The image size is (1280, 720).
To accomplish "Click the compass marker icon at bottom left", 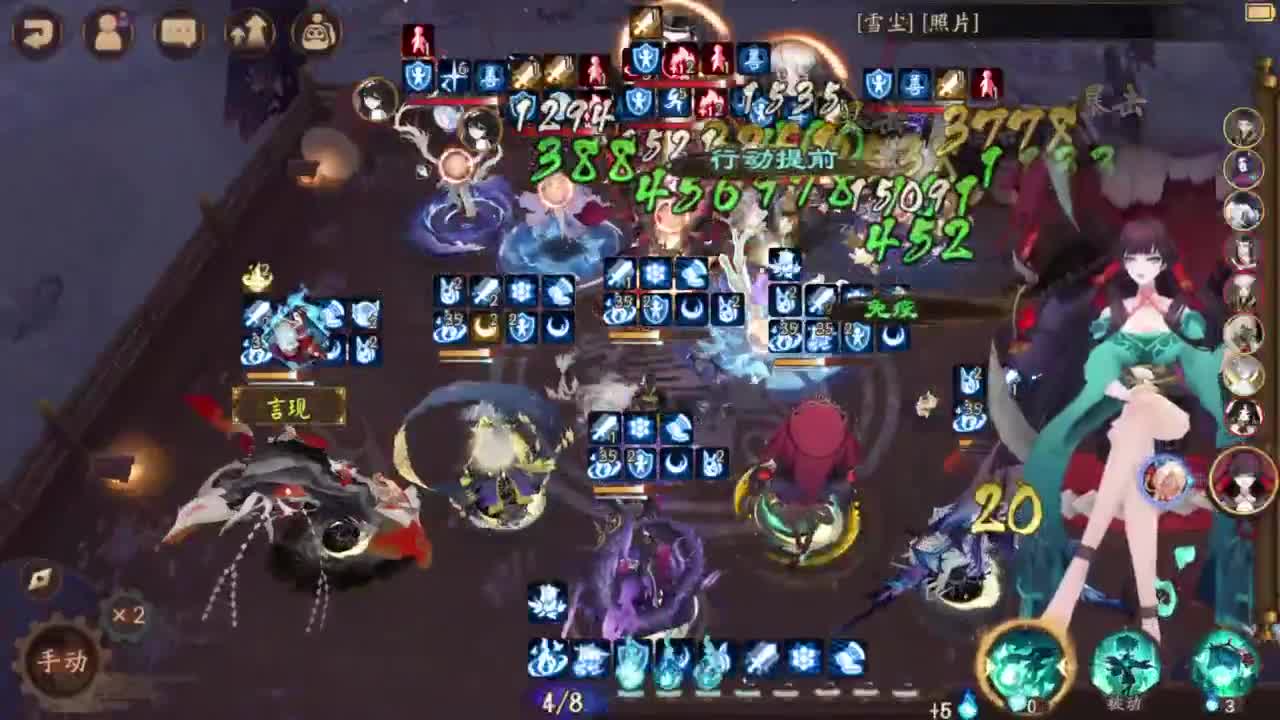I will (x=38, y=578).
